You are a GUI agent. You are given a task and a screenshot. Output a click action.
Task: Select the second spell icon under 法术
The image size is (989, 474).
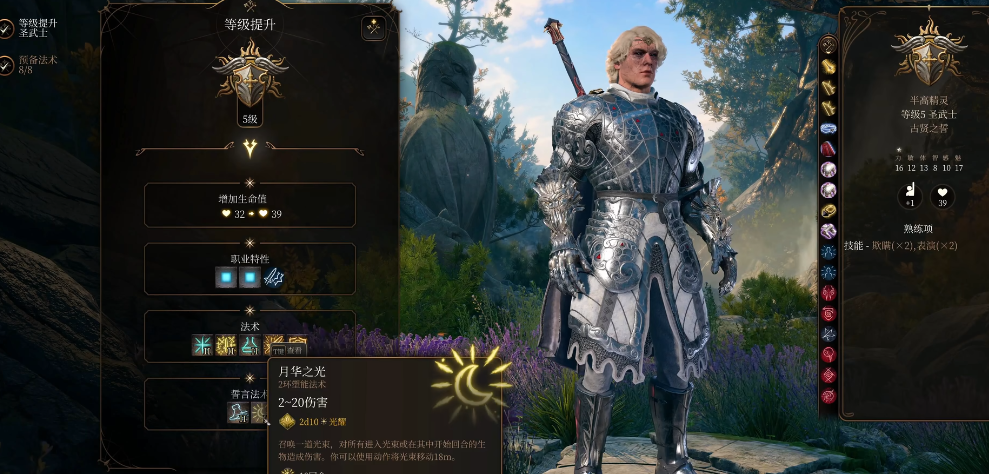click(x=227, y=346)
